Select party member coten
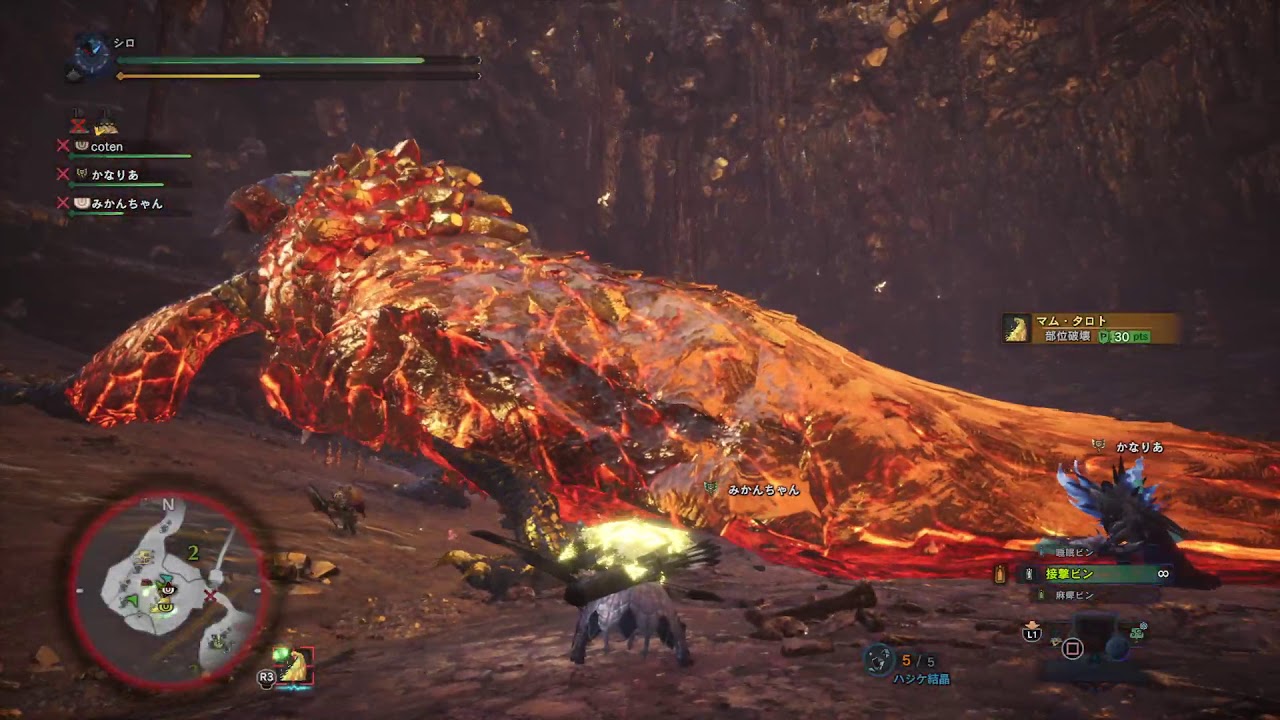1280x720 pixels. 107,146
